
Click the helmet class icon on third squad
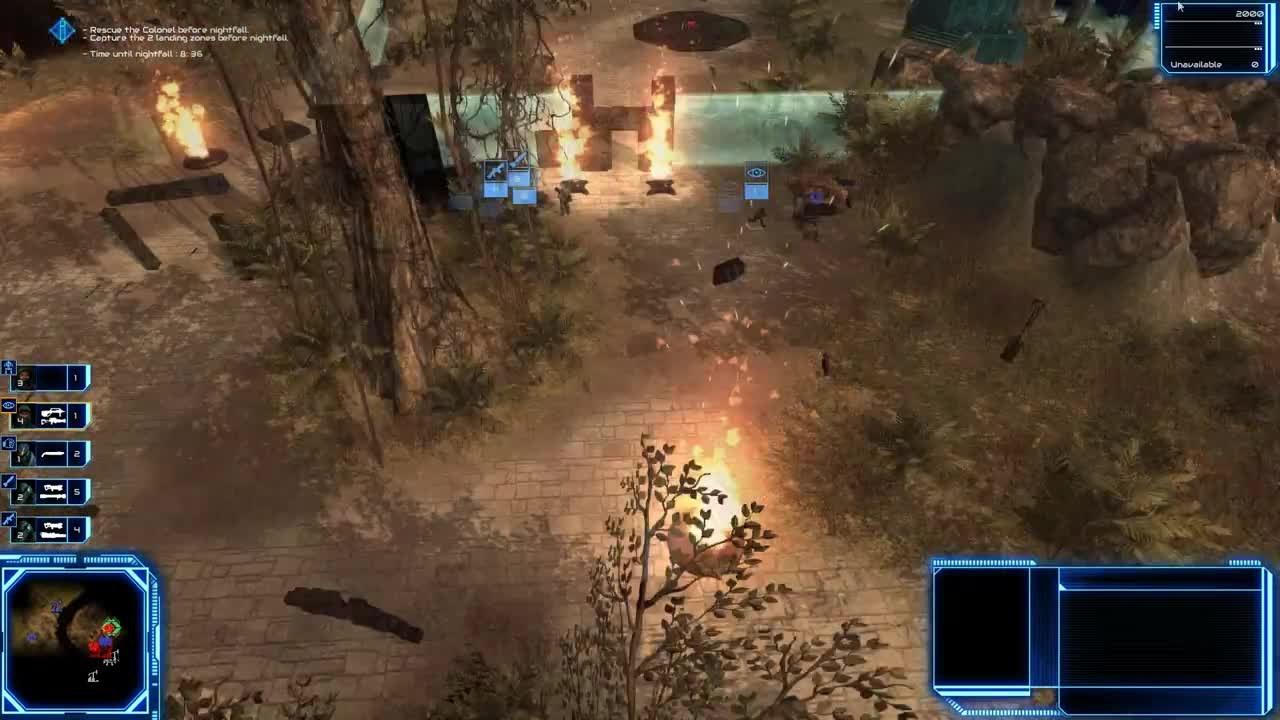pos(9,444)
